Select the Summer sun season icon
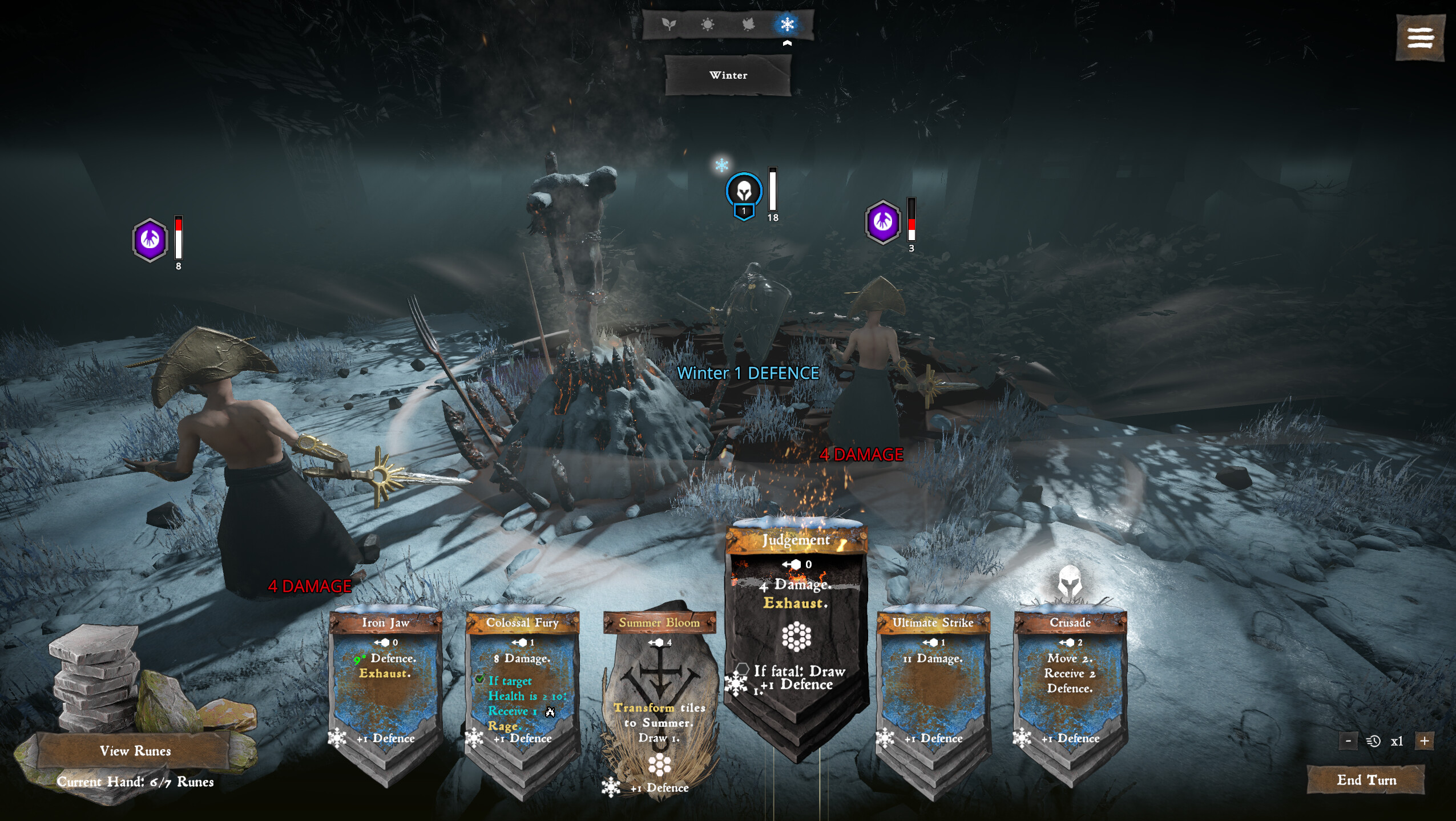 click(x=709, y=24)
